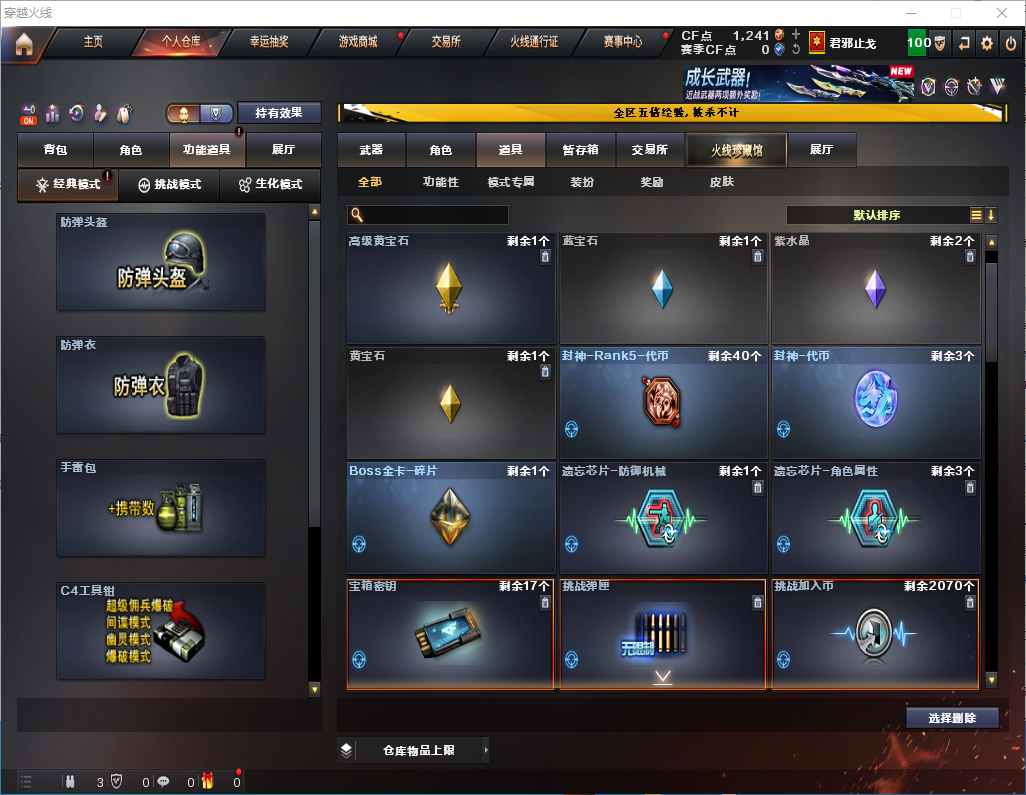Open the 游戏商城 game store
The height and width of the screenshot is (795, 1026).
[358, 42]
